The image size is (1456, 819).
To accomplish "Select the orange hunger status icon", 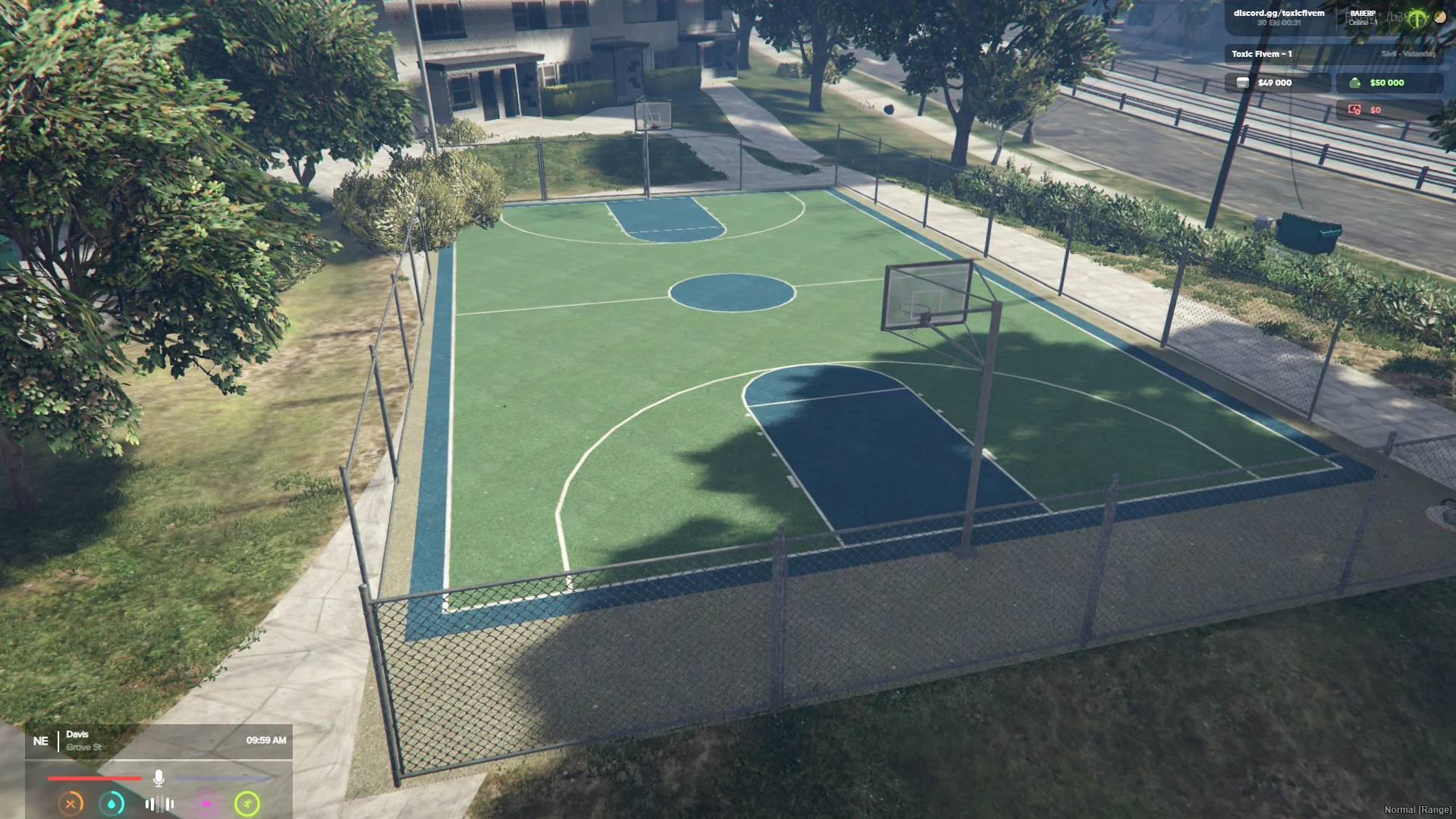I will (x=71, y=804).
